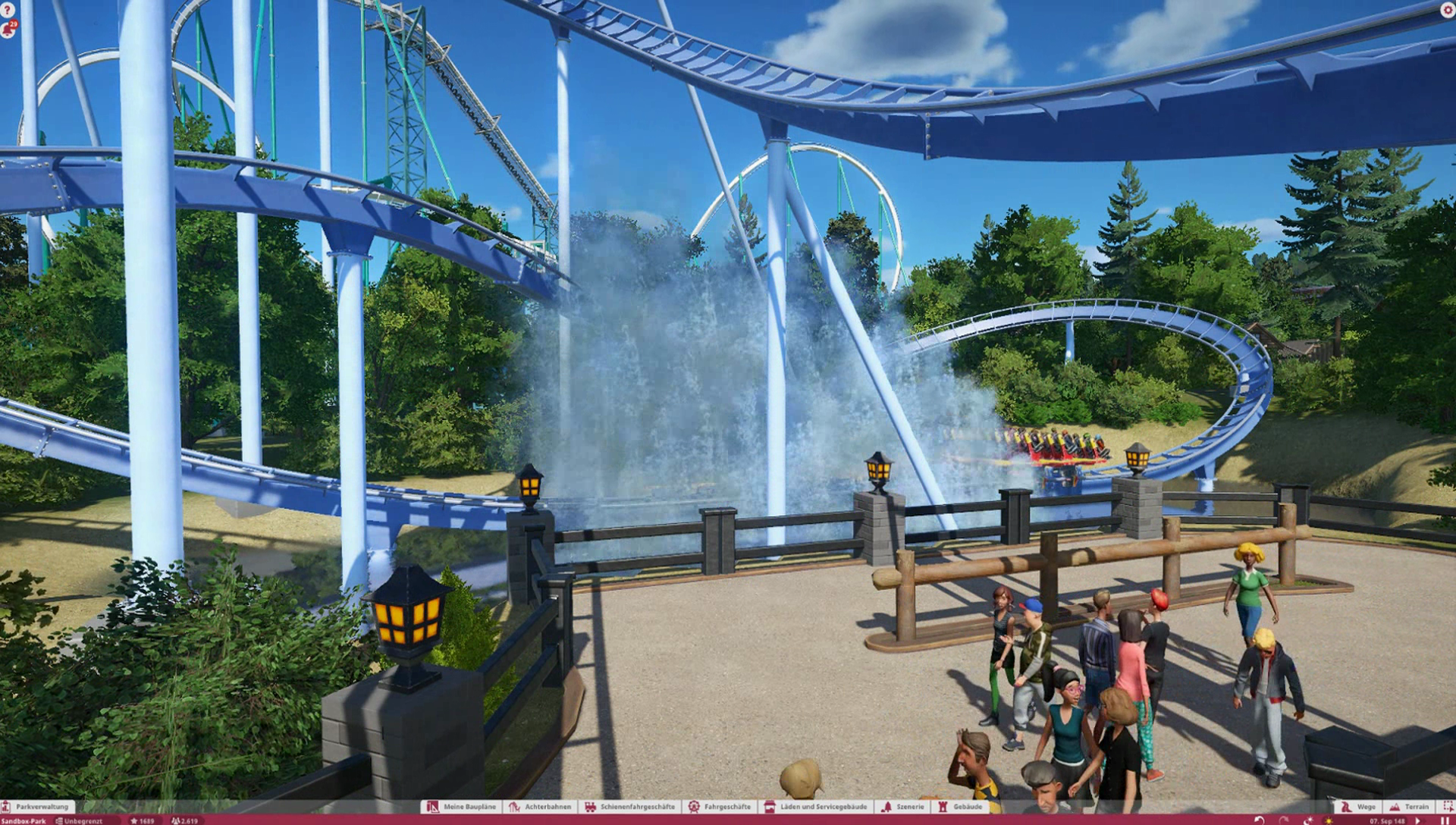Open Meine Baupläne
The width and height of the screenshot is (1456, 825).
(x=461, y=807)
